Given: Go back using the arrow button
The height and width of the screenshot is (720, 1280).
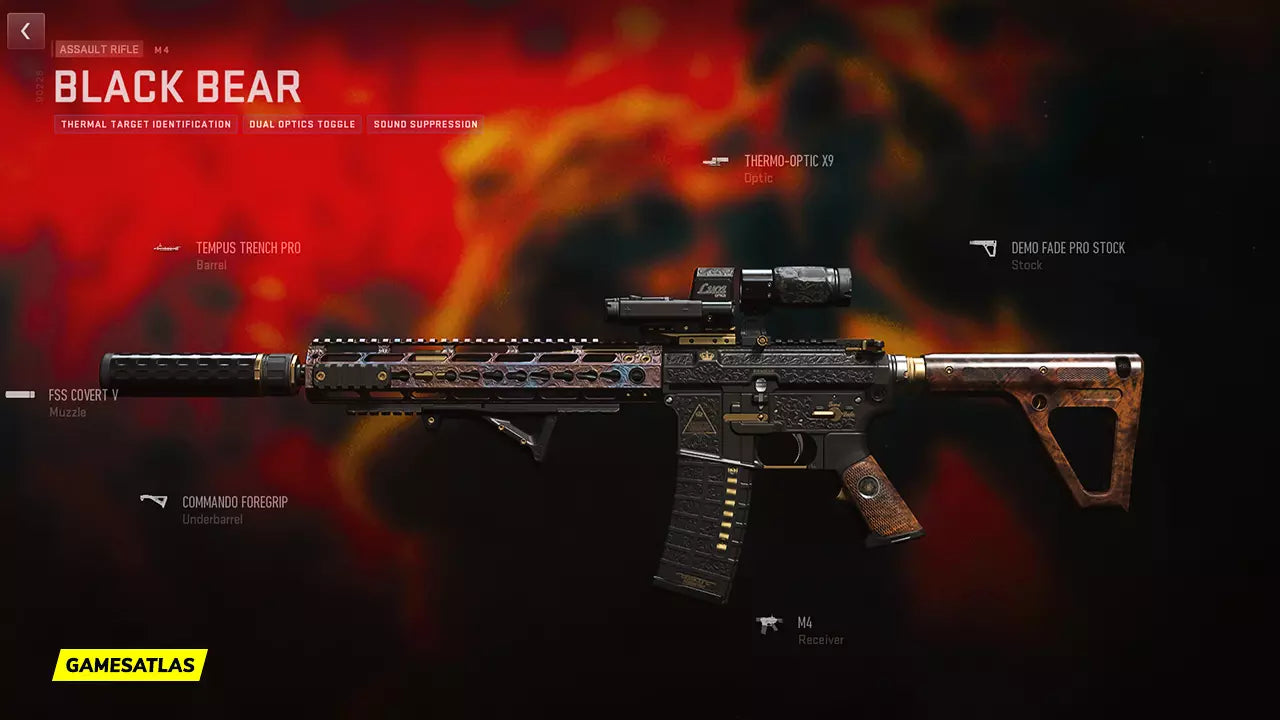Looking at the screenshot, I should [26, 31].
